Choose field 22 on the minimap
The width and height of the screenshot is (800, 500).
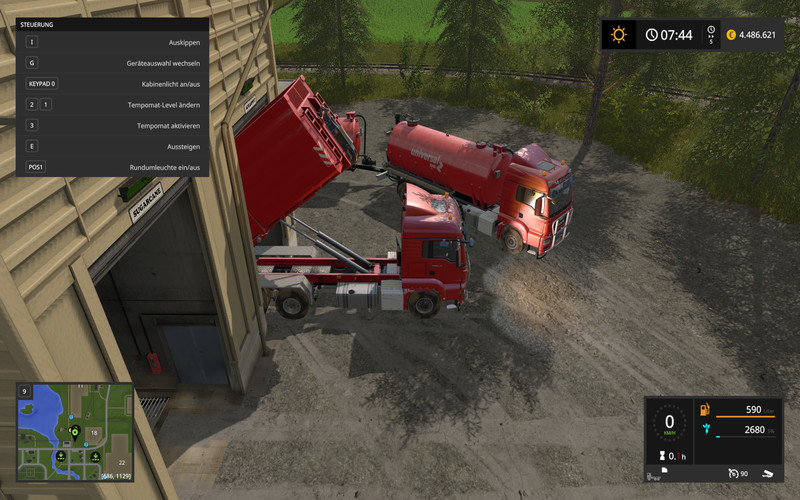[121, 462]
